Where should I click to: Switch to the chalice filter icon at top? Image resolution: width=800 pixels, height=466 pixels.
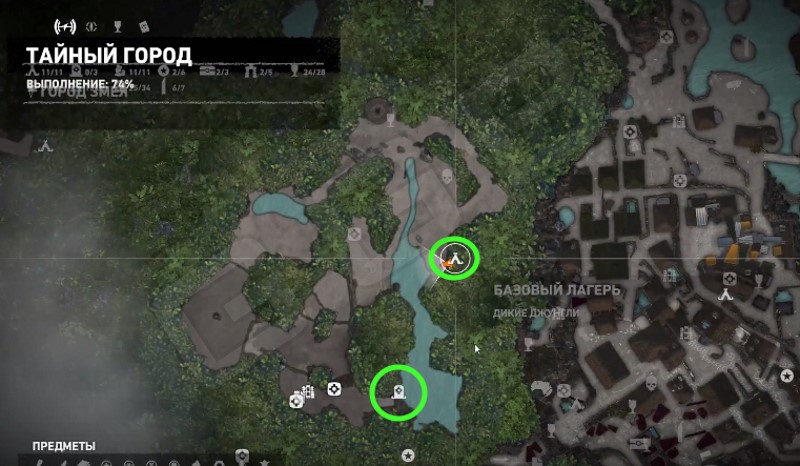click(x=117, y=25)
